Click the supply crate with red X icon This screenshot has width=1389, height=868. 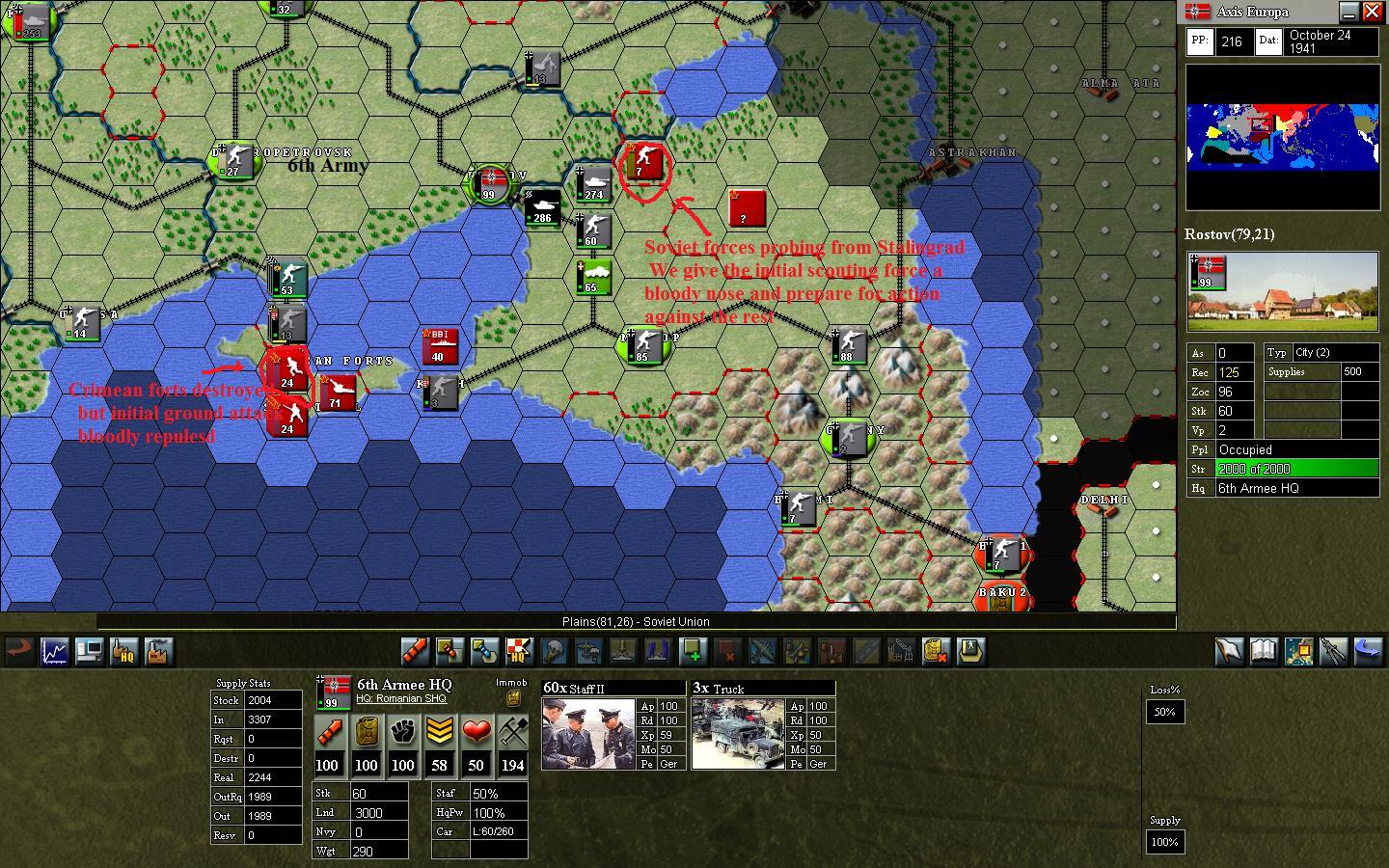click(937, 652)
